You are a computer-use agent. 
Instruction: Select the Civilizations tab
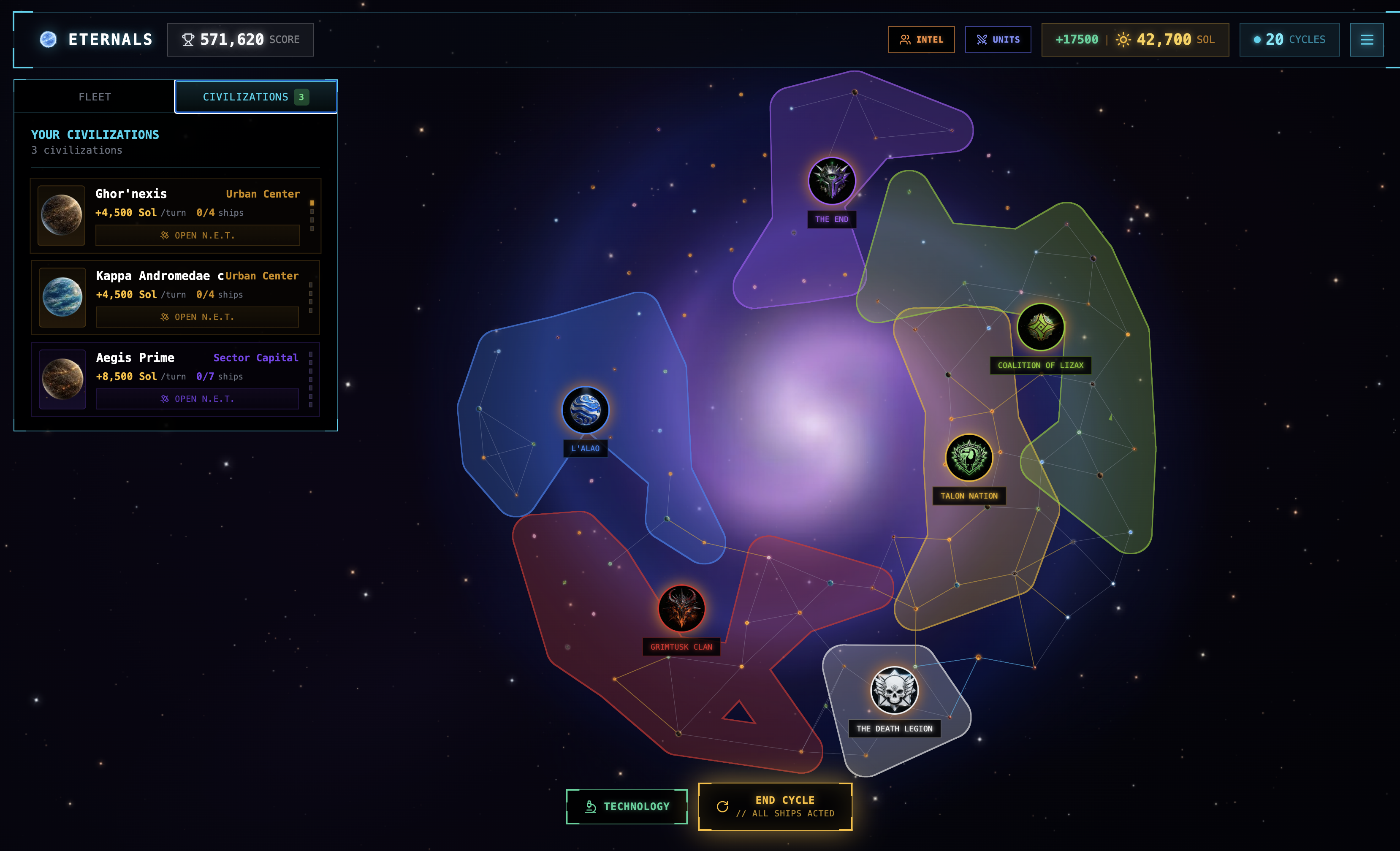tap(255, 97)
